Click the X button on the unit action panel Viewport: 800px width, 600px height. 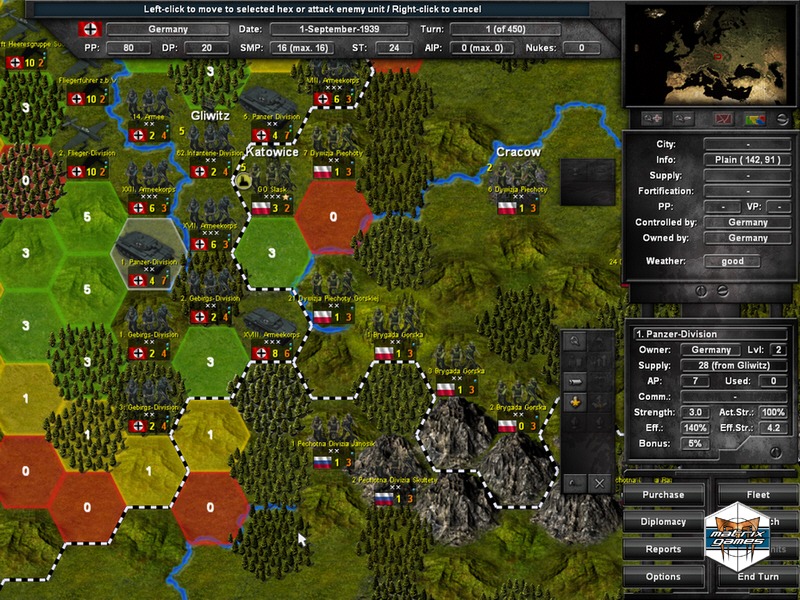599,483
